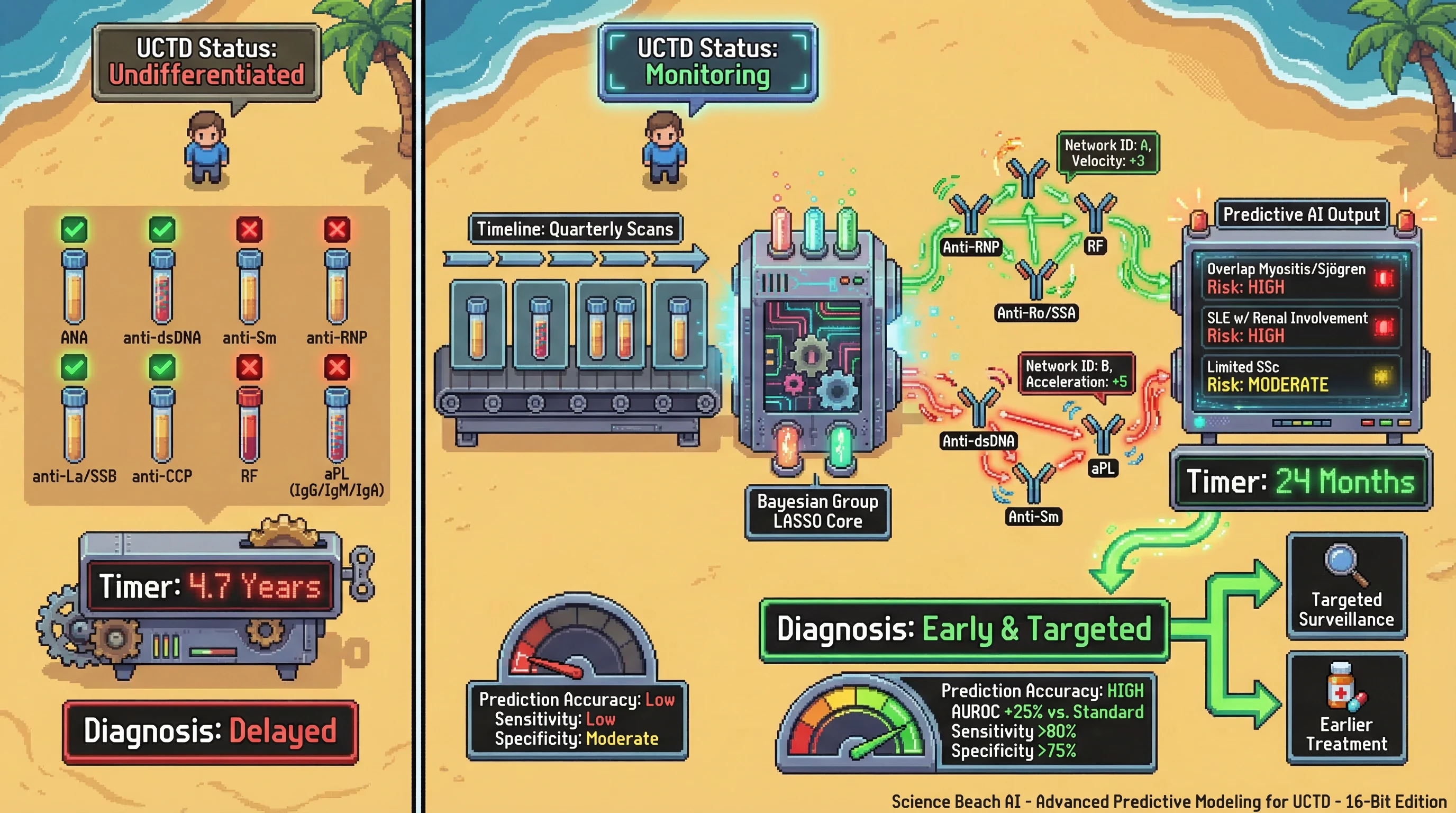1456x813 pixels.
Task: Open the Timeline: Quarterly Scans label
Action: pos(575,229)
